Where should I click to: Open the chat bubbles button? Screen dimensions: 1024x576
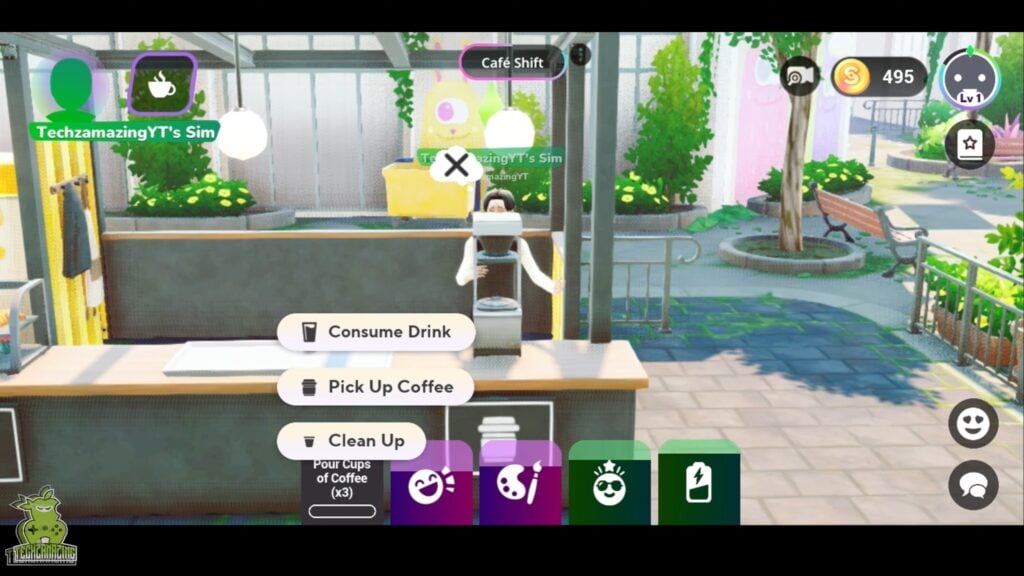[x=973, y=485]
